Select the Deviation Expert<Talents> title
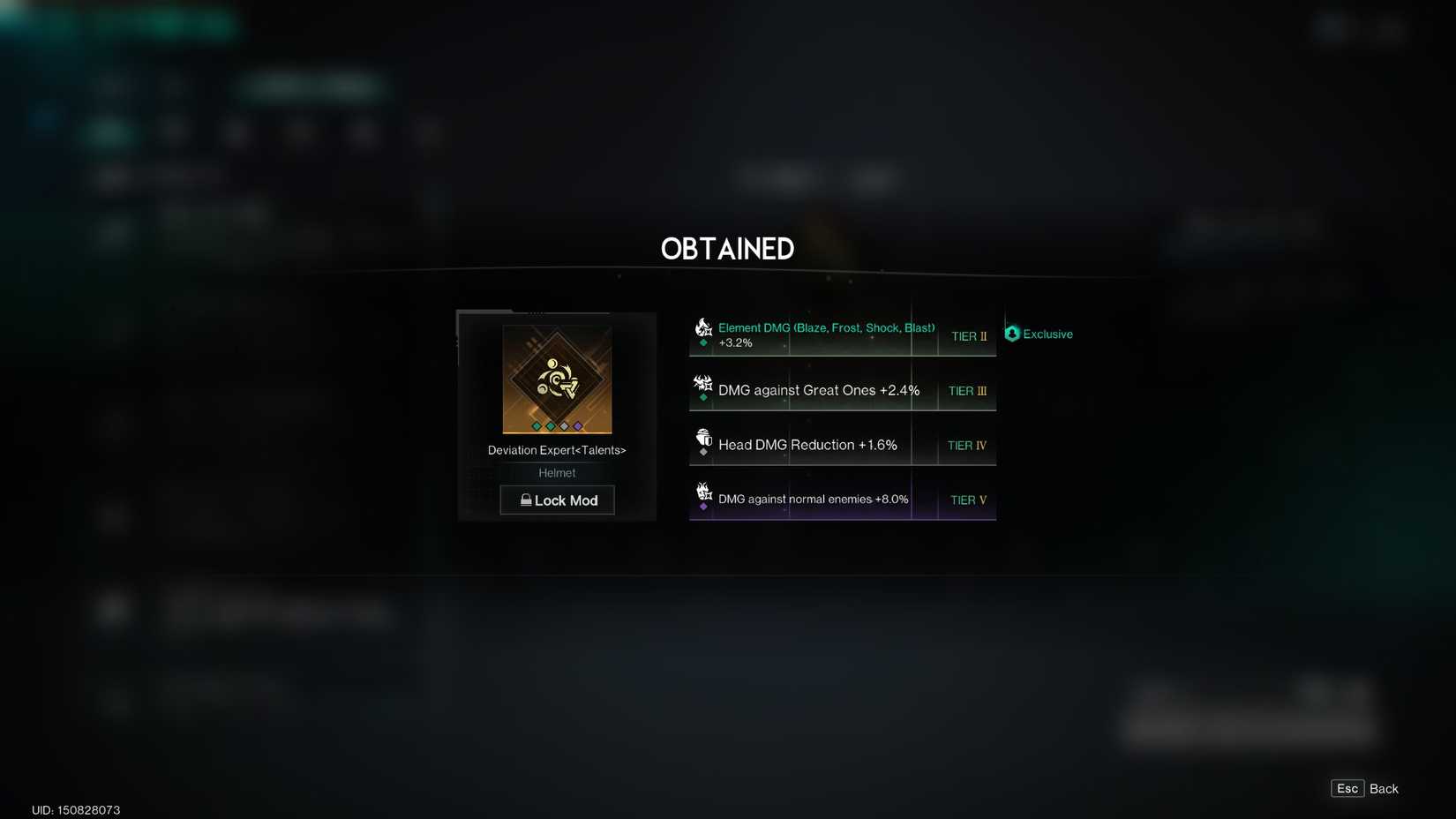The width and height of the screenshot is (1456, 819). pyautogui.click(x=557, y=450)
